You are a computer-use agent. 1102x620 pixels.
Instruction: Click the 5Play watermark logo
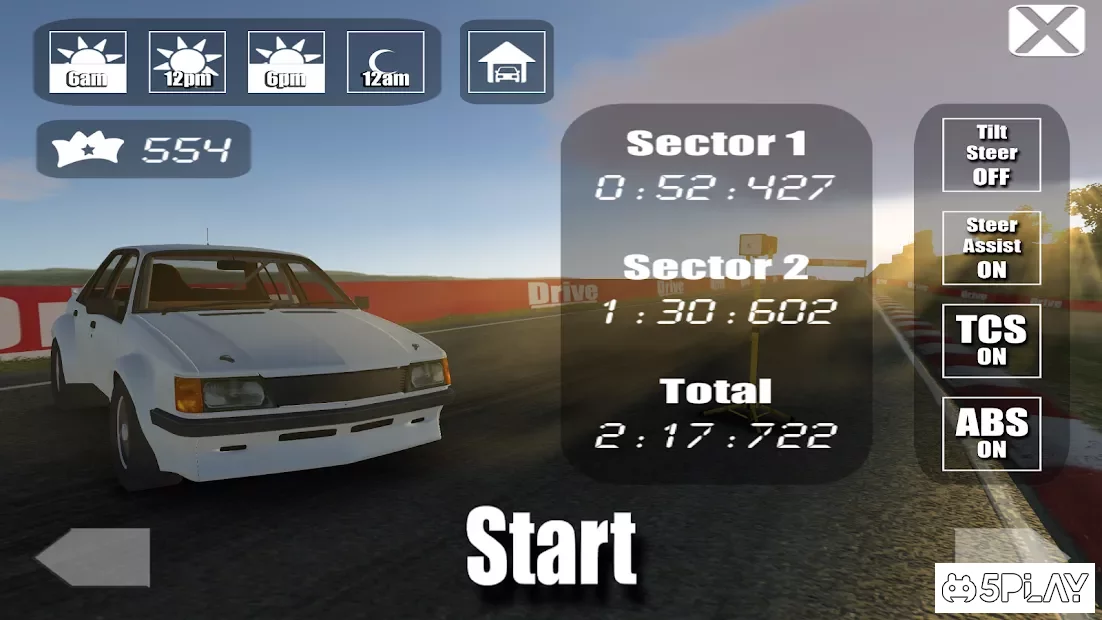pyautogui.click(x=1016, y=589)
